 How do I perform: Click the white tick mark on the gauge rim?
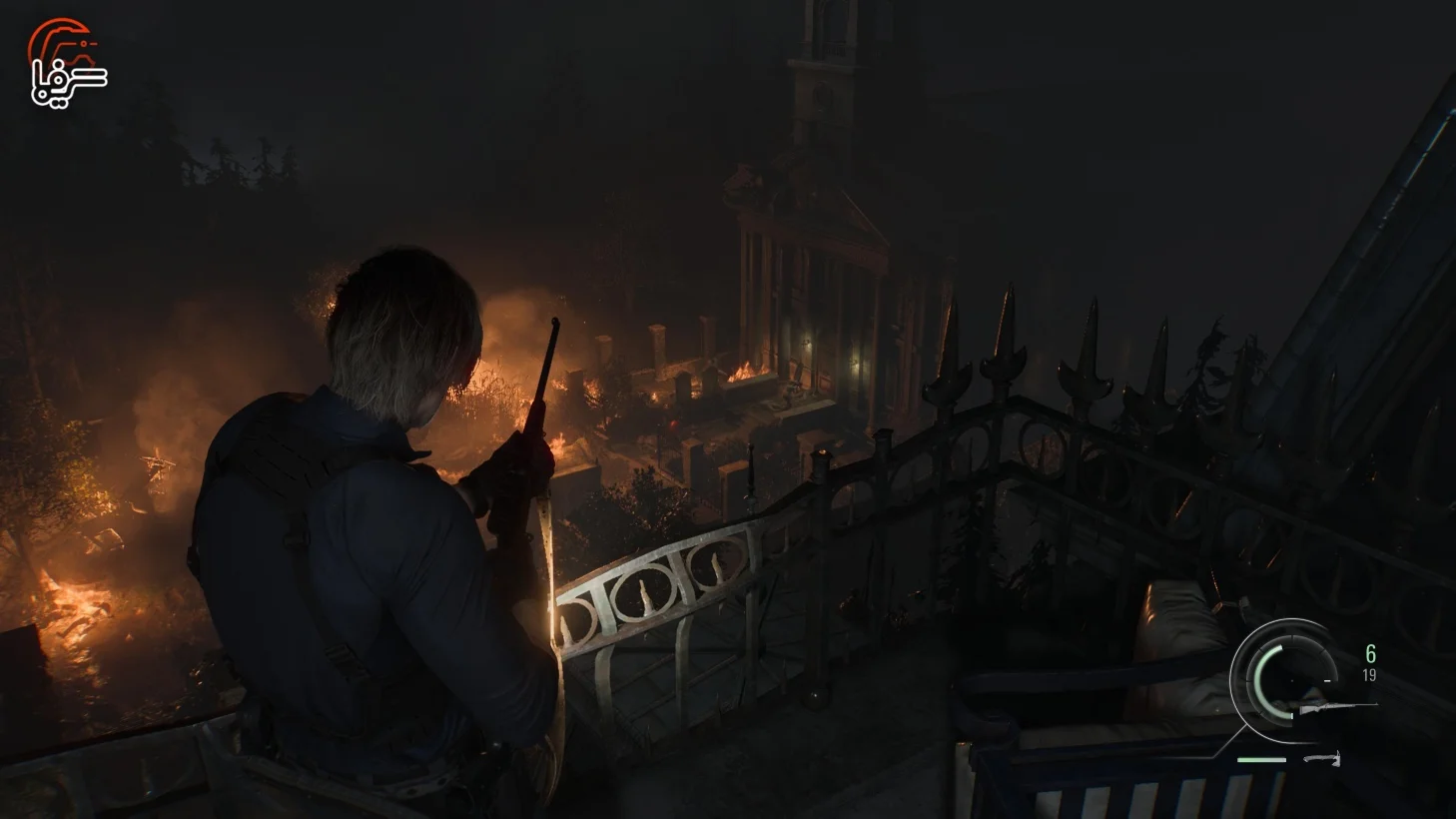click(x=1326, y=680)
